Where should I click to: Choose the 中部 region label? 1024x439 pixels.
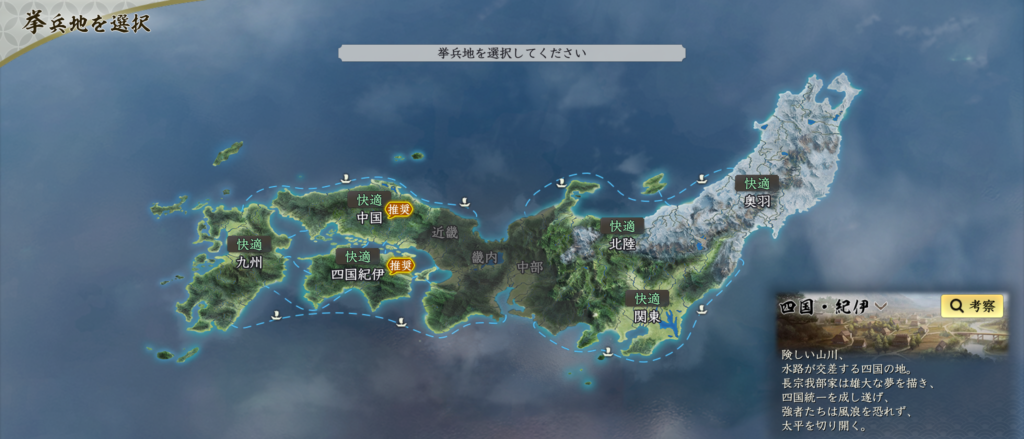click(530, 267)
